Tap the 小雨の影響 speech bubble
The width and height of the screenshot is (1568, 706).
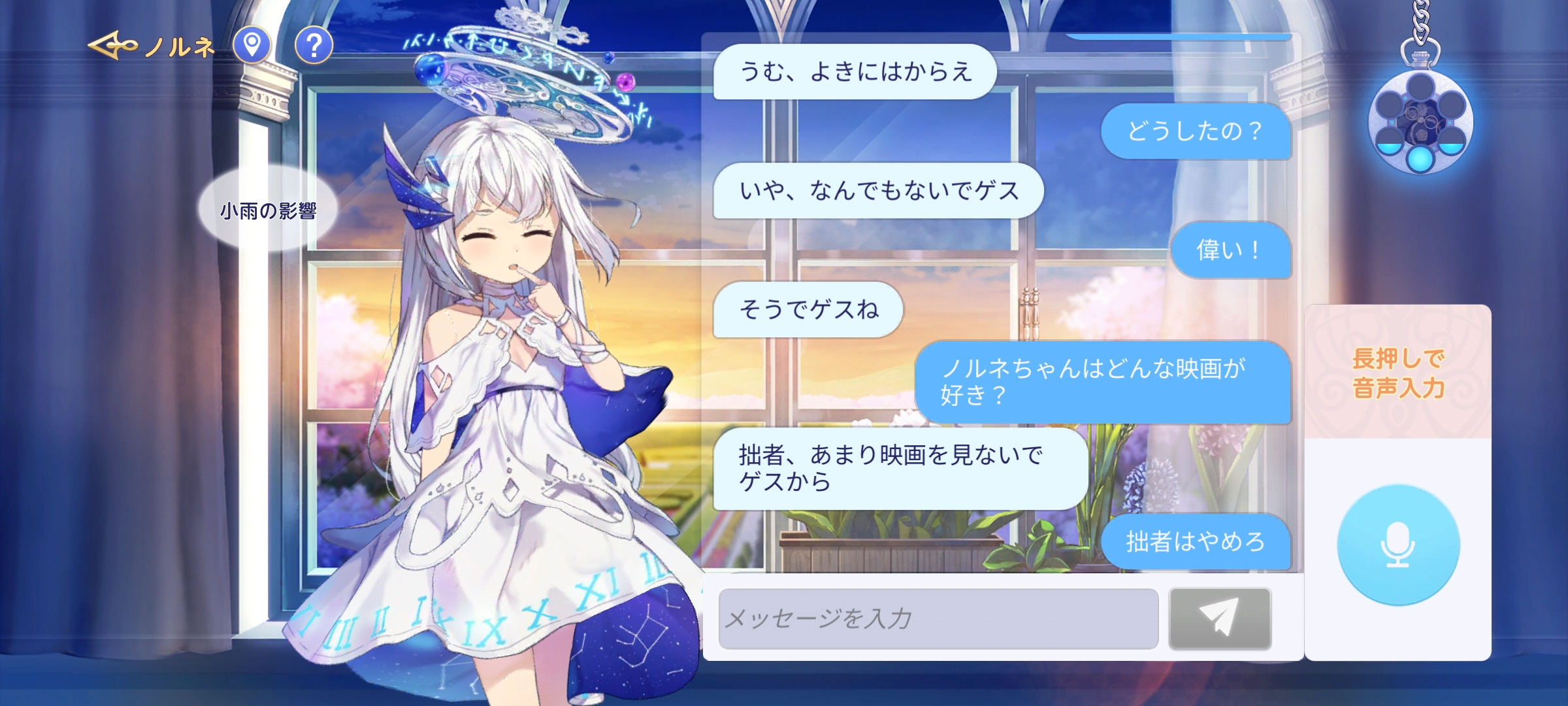tap(268, 210)
